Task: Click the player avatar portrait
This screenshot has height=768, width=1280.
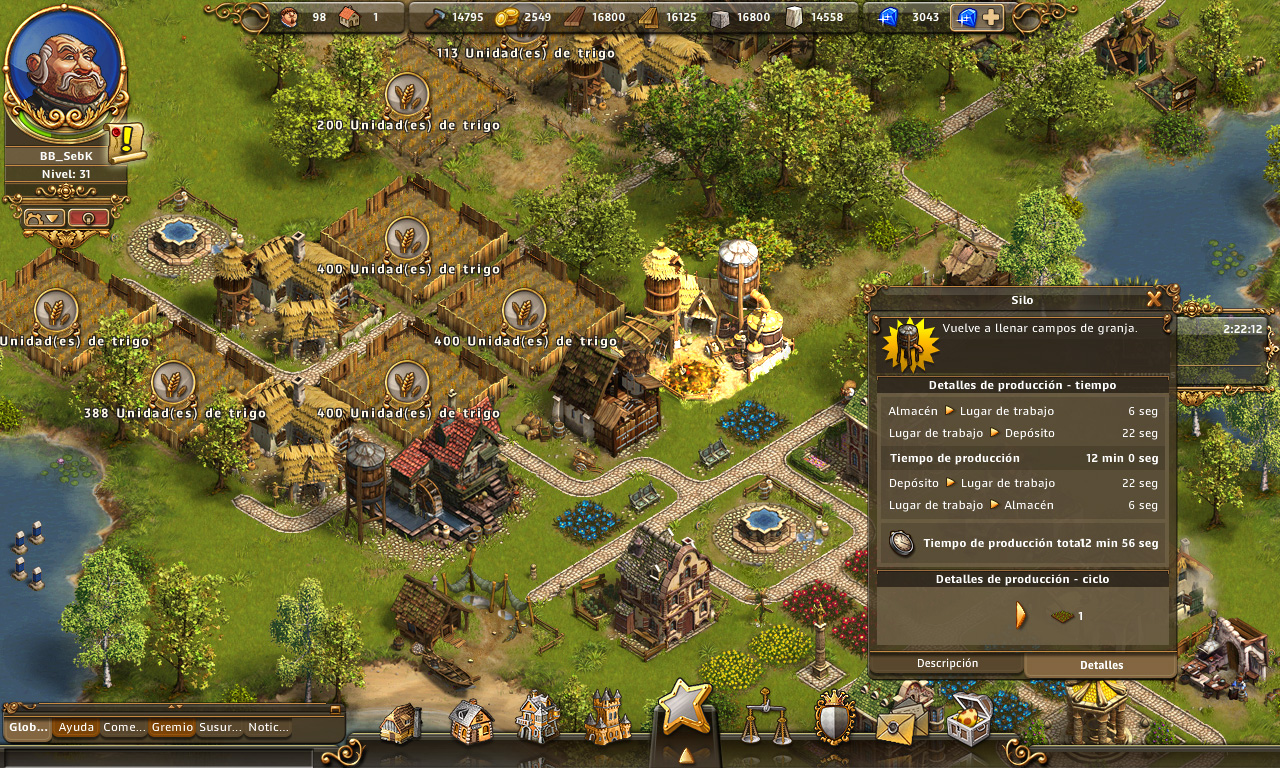Action: coord(66,68)
